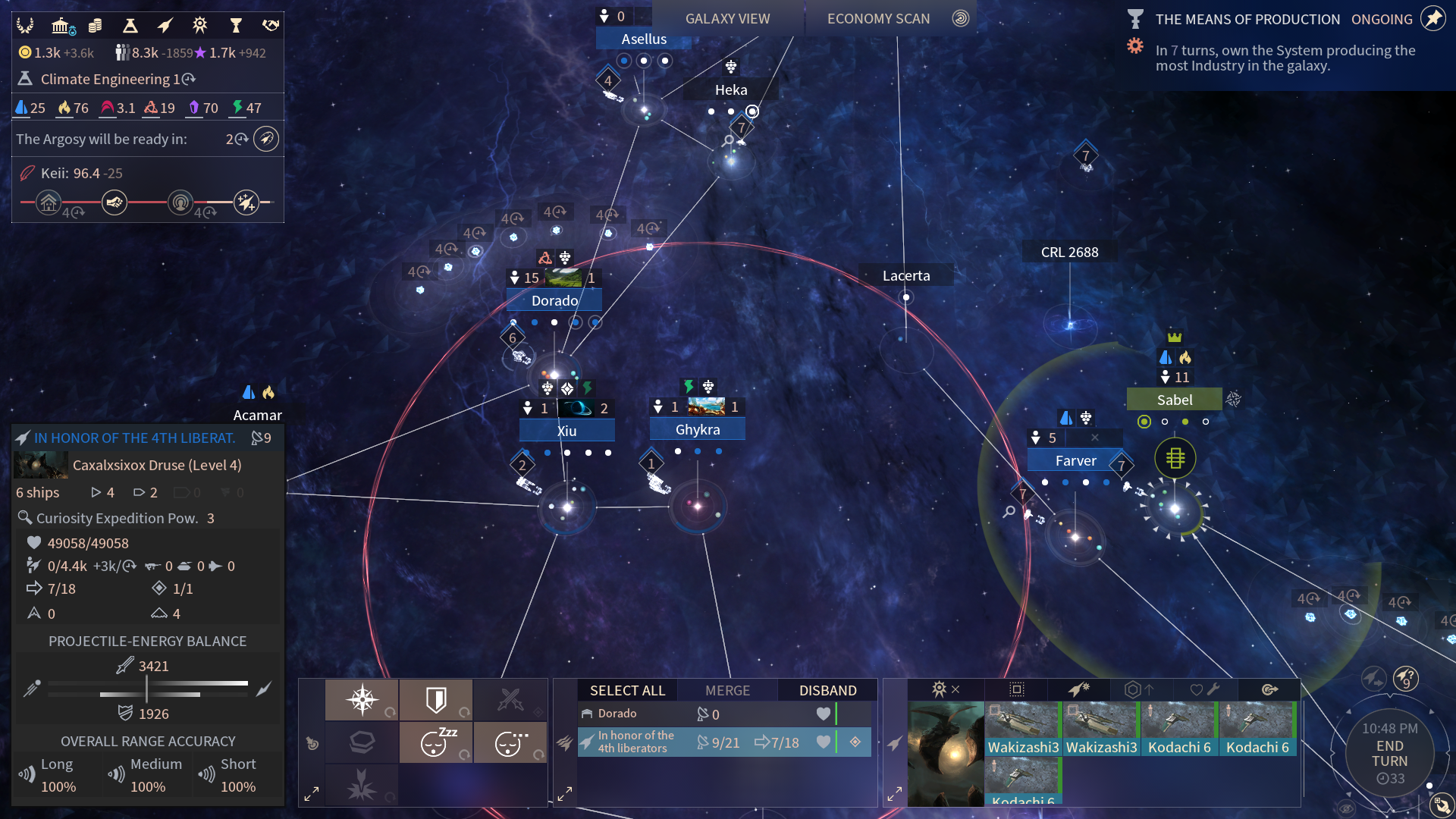End the current turn
The width and height of the screenshot is (1456, 819).
click(1389, 753)
